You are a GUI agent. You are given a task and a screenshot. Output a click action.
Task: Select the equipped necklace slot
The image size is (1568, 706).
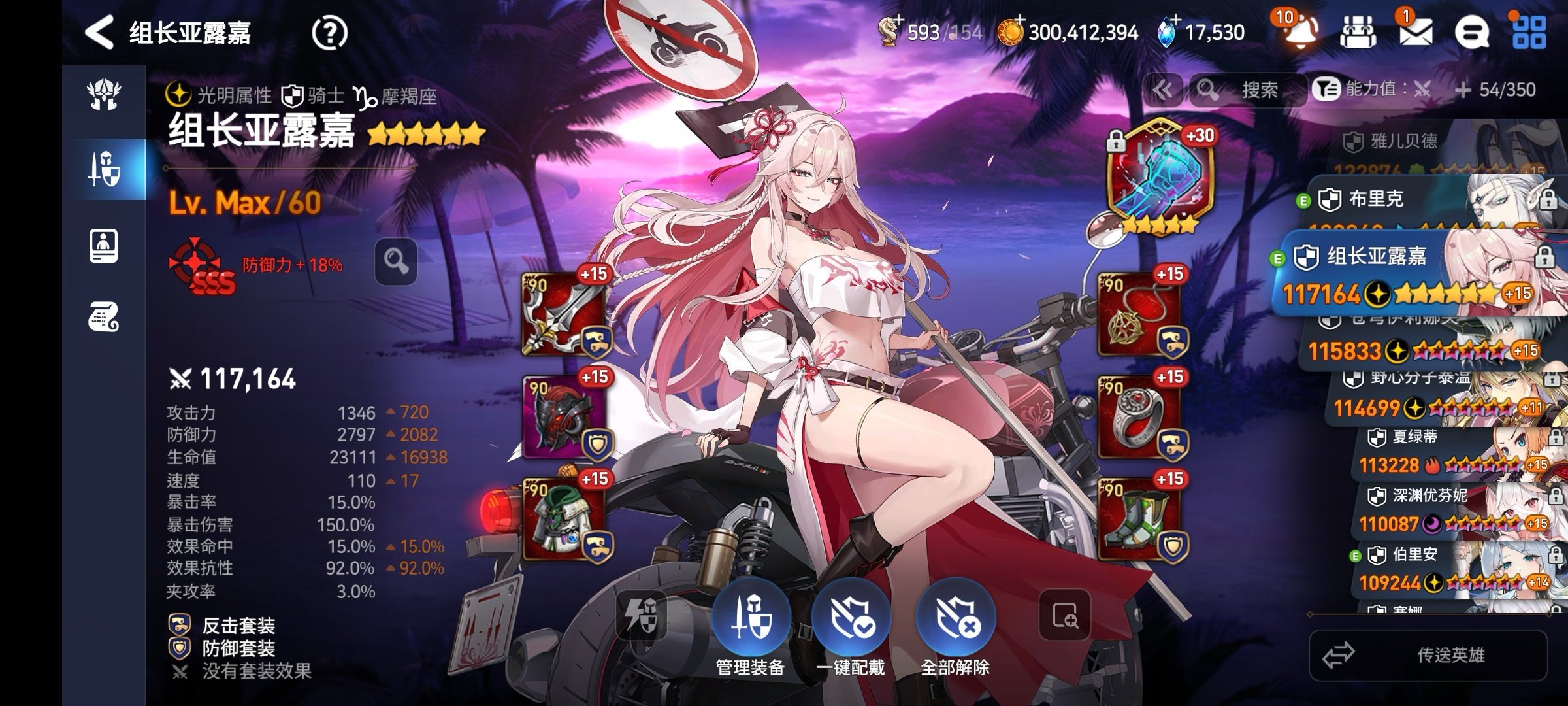[x=1139, y=313]
